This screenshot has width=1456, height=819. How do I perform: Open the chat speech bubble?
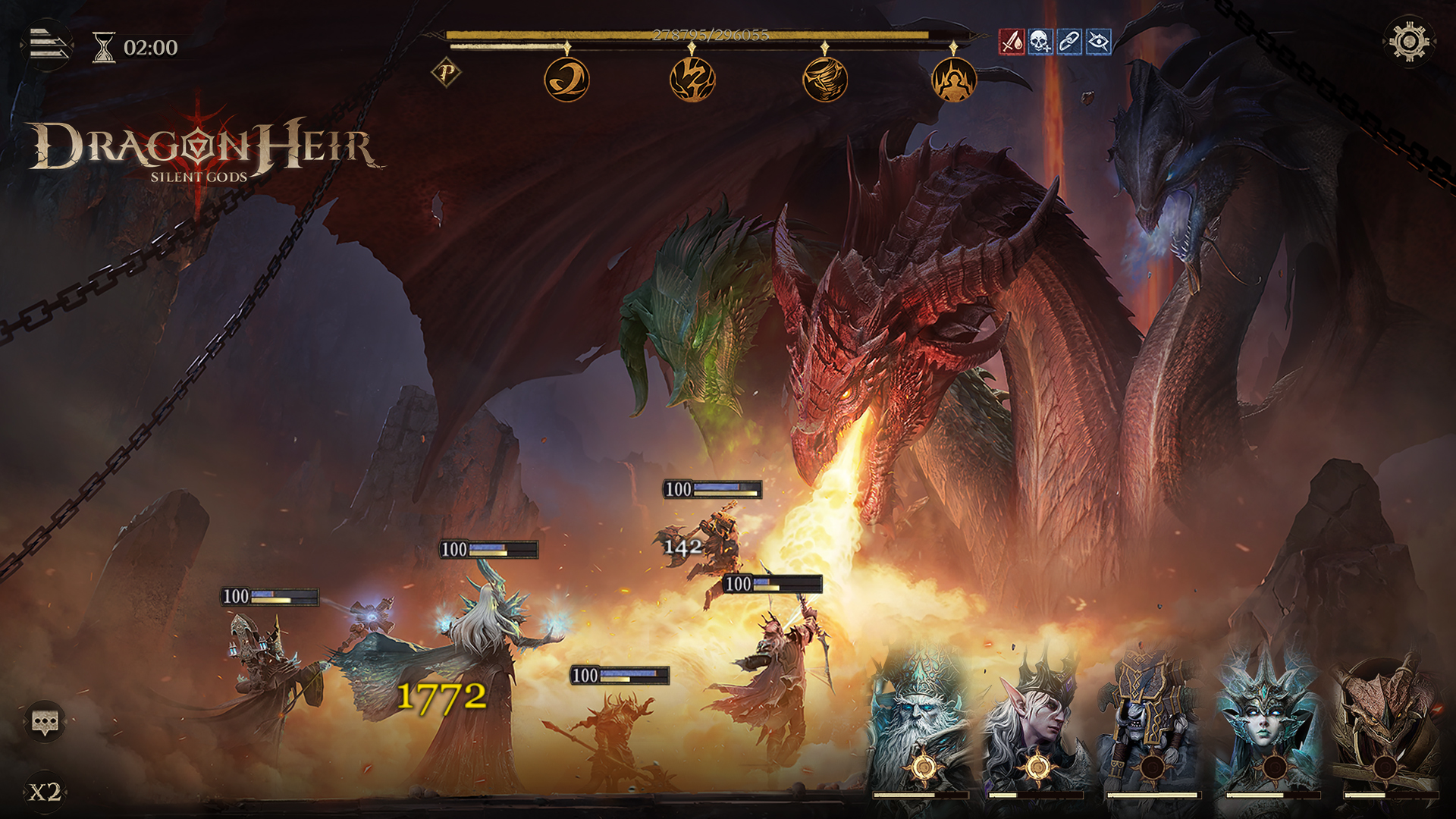click(x=45, y=721)
